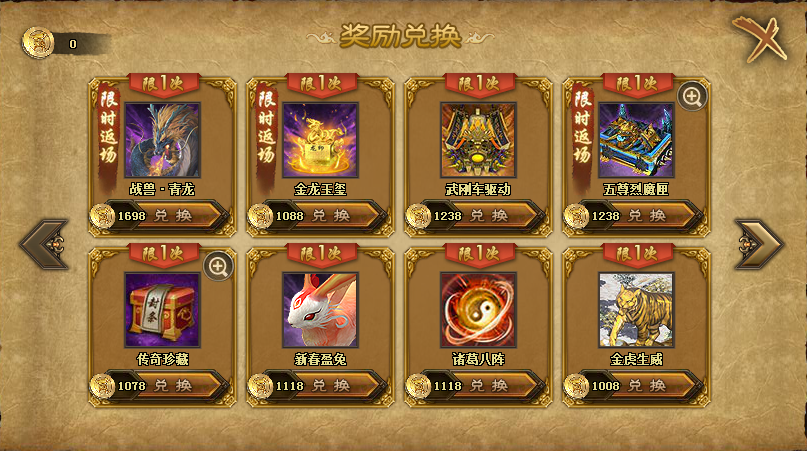The image size is (807, 451).
Task: Select the 金龙玉玺 golden seal icon
Action: [320, 139]
